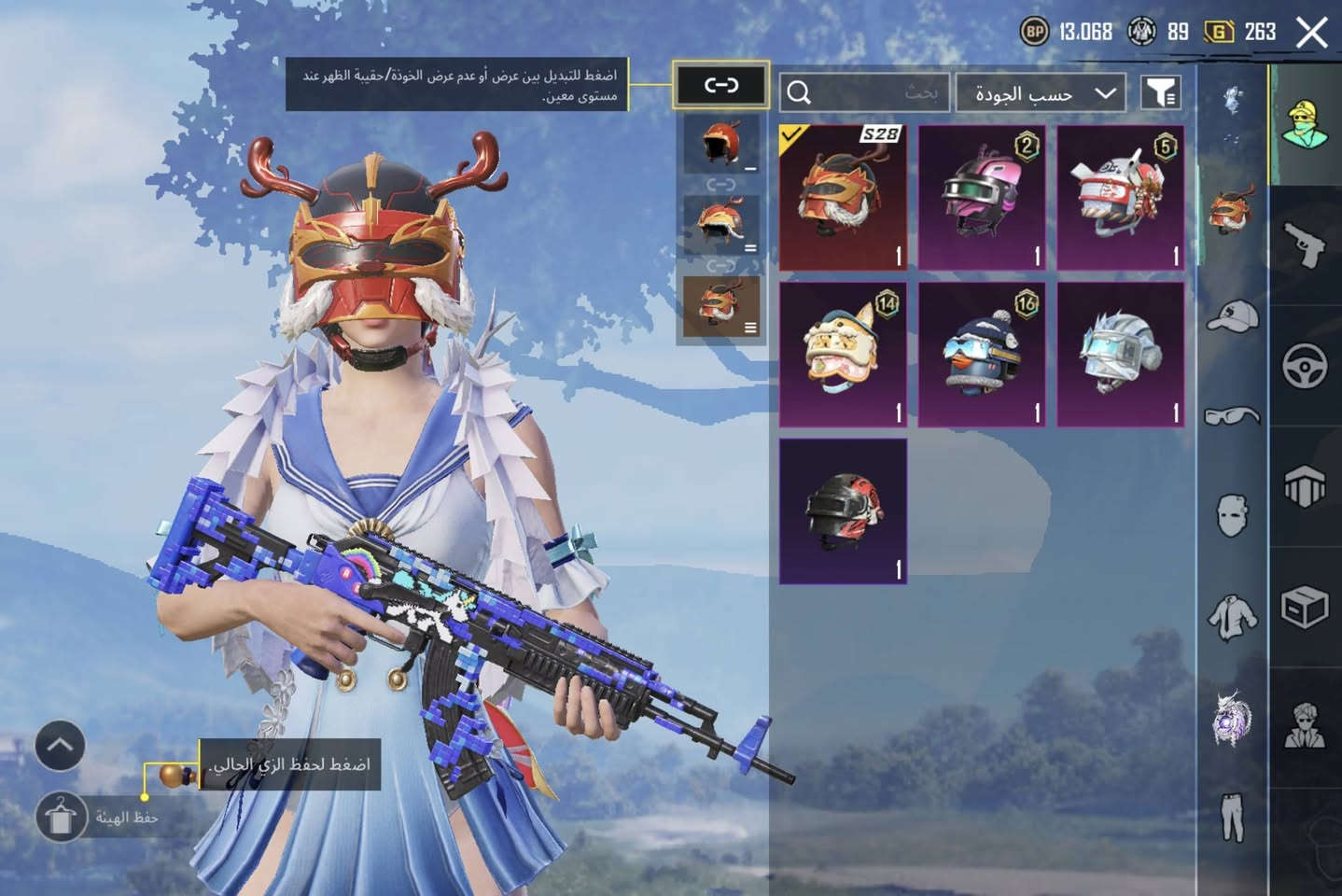Expand the panel with the up-arrow button
Screen dimensions: 1342x896
click(60, 746)
